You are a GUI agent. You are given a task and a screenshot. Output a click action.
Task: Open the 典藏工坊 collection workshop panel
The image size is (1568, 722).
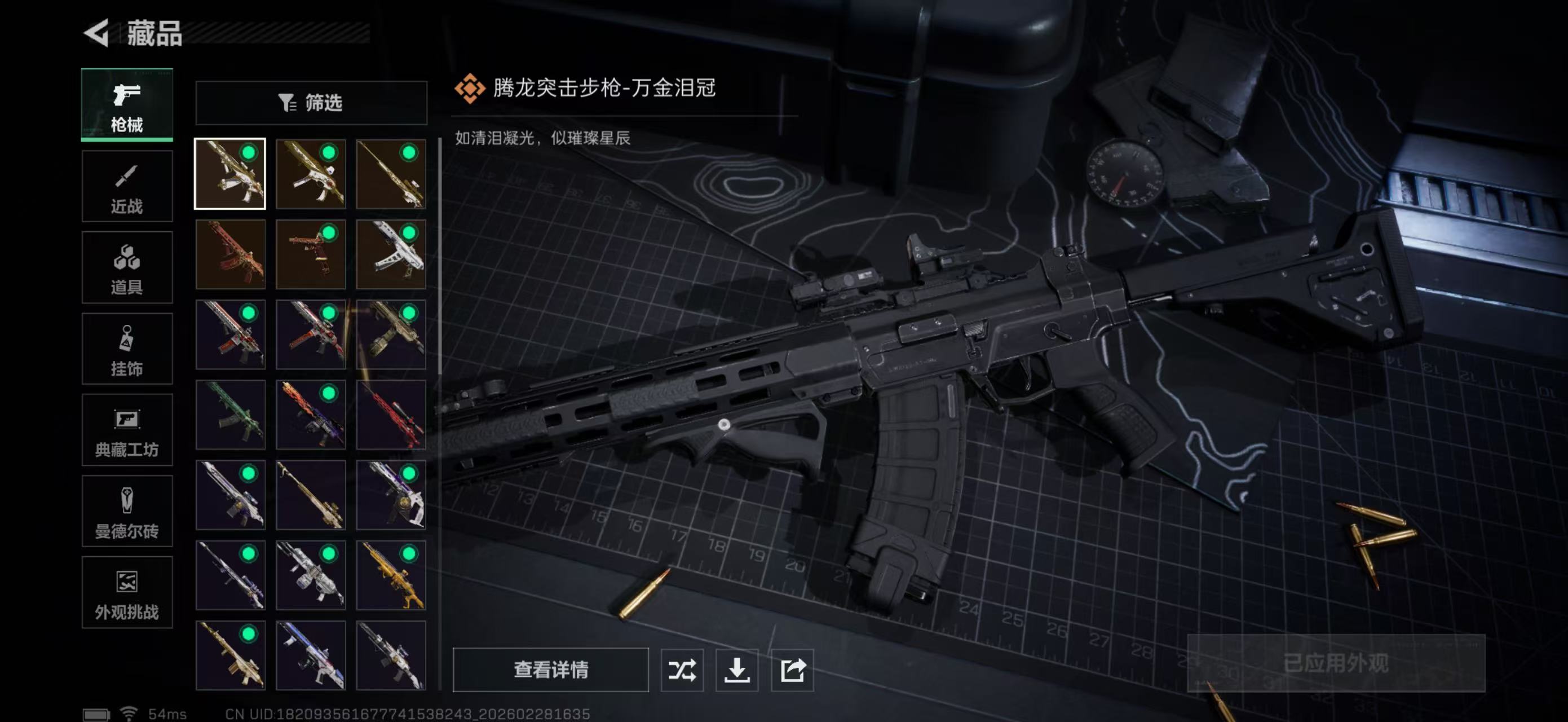click(x=126, y=430)
